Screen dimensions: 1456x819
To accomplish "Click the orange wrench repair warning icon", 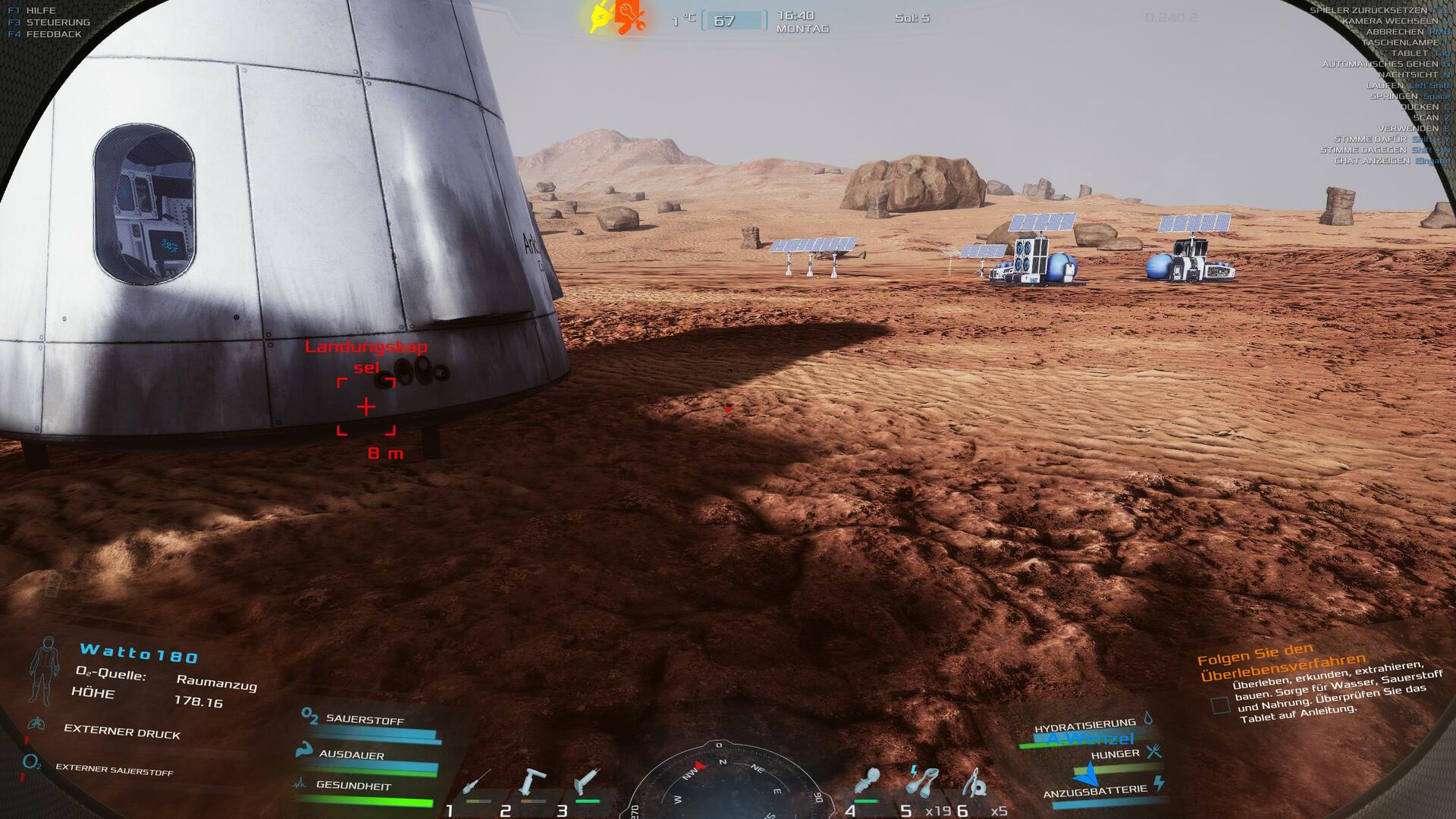I will click(630, 17).
